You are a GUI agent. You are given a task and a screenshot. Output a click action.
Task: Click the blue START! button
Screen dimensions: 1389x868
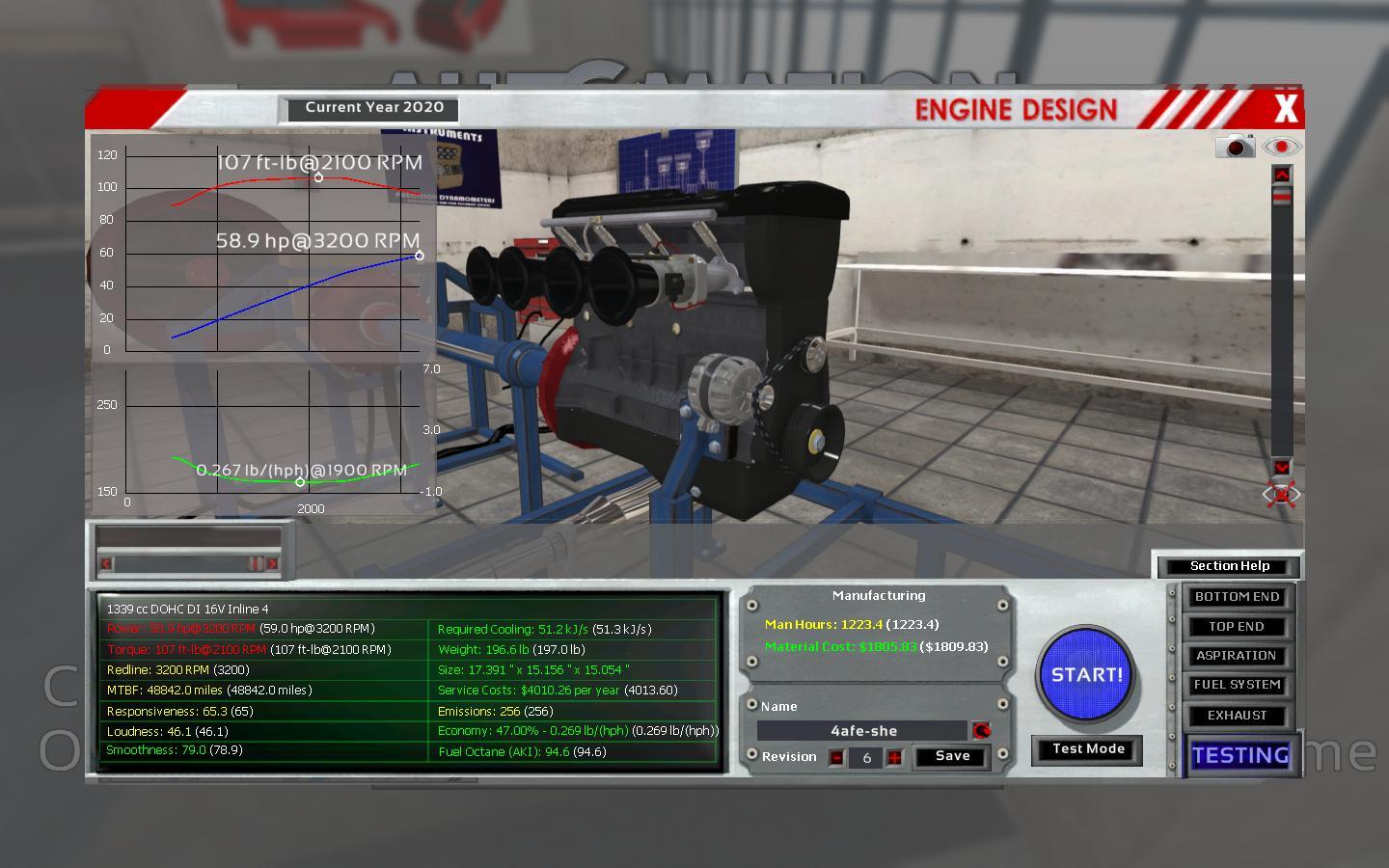click(x=1086, y=675)
